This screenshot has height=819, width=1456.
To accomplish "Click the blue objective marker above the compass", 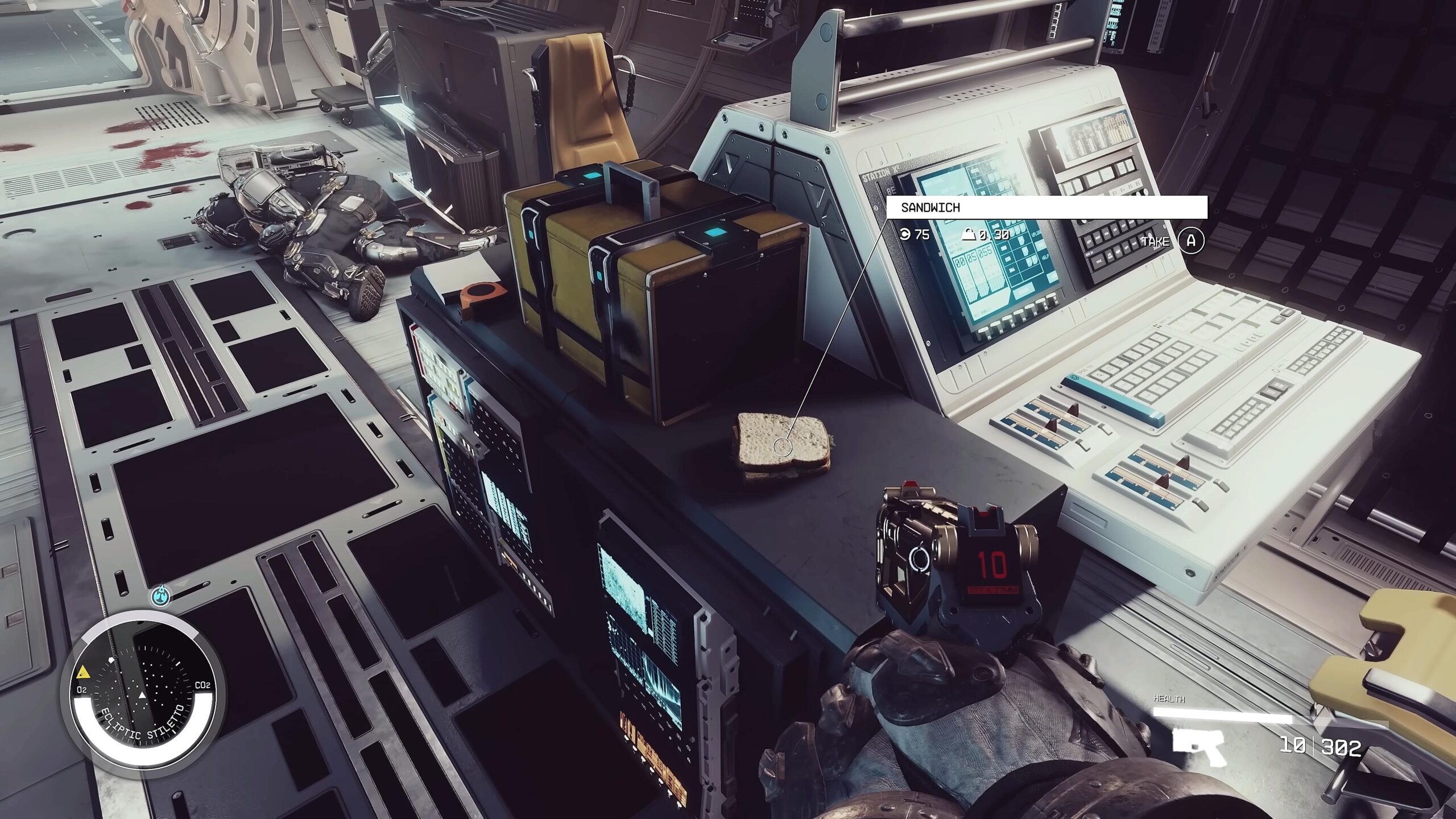I will (x=162, y=596).
